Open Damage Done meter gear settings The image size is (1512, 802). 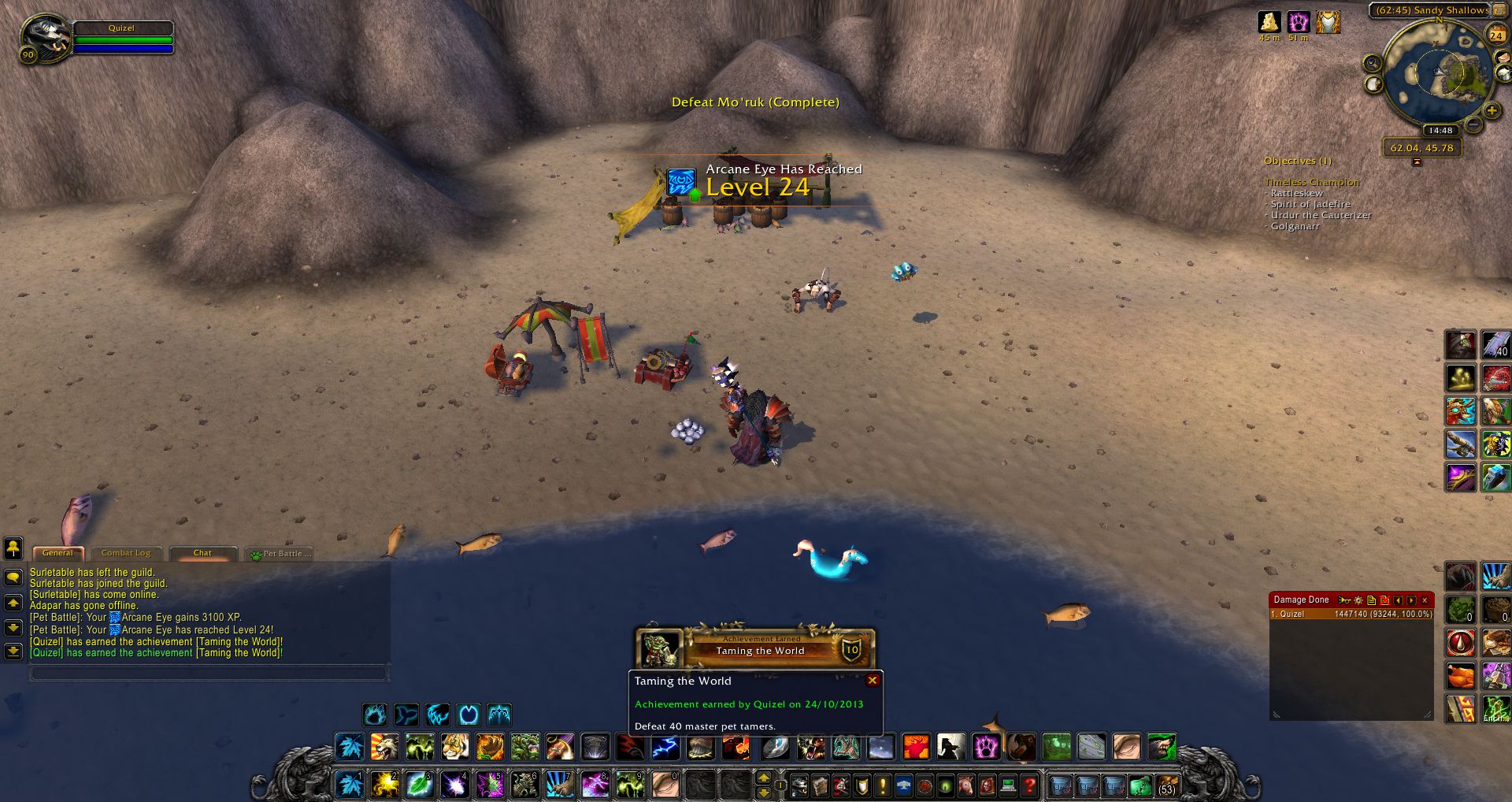[x=1358, y=600]
